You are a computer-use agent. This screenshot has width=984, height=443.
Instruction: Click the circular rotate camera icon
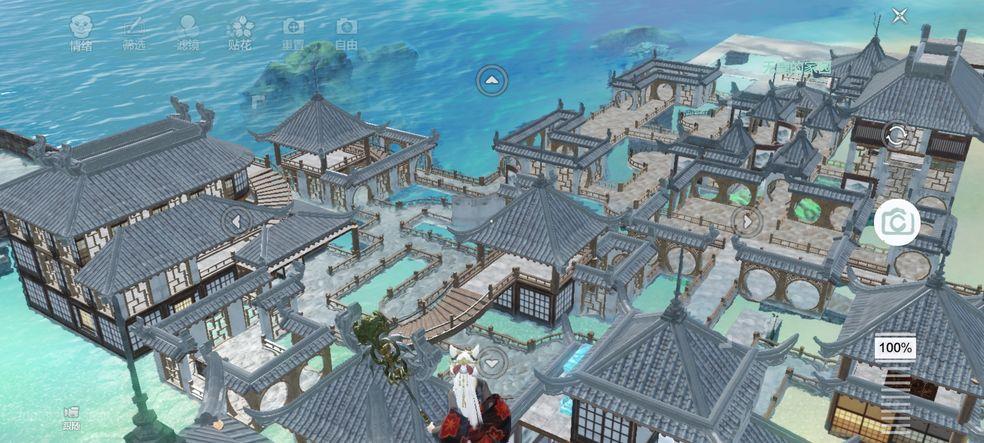pos(896,137)
